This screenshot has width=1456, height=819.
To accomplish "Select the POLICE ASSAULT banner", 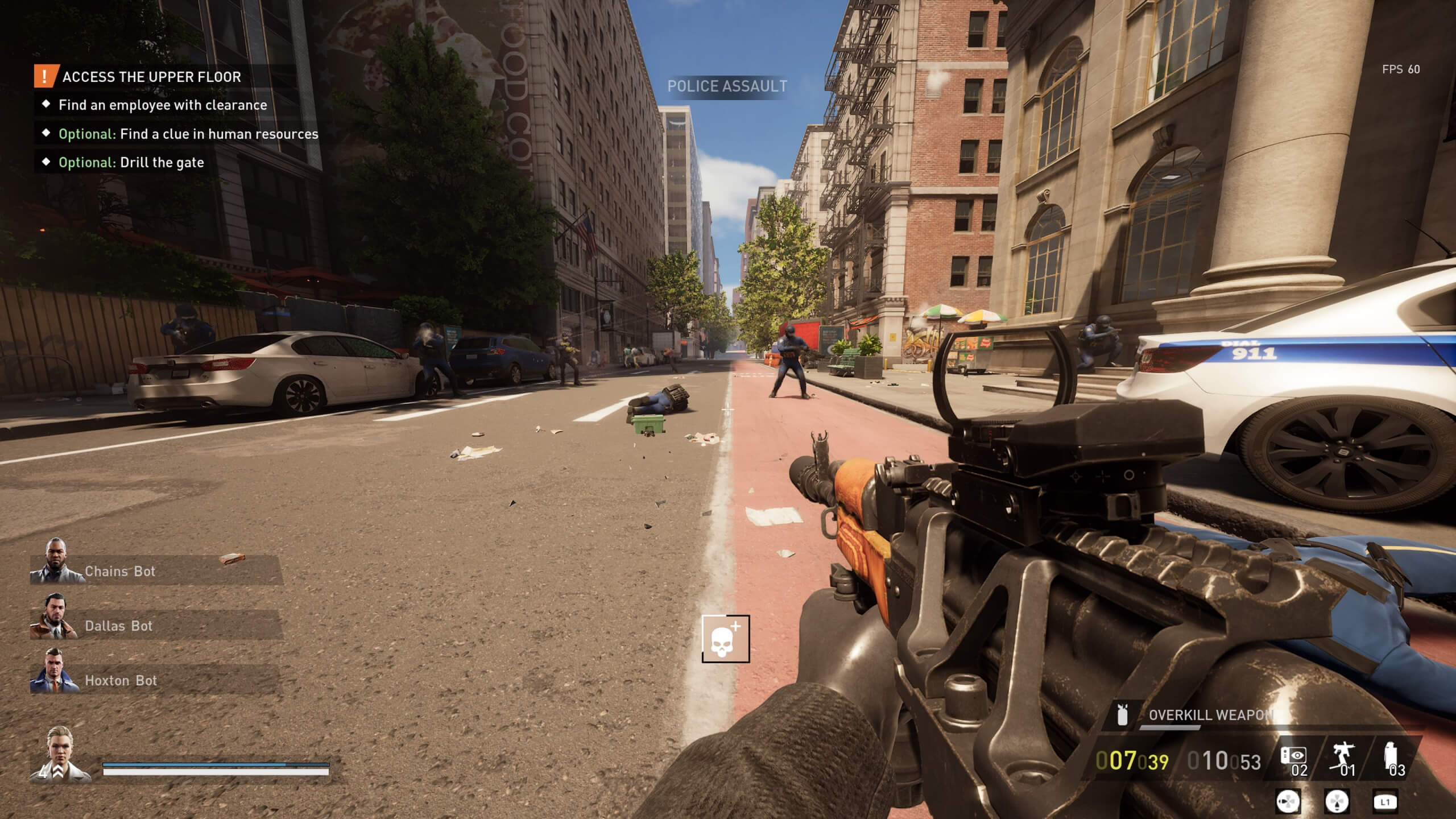I will pyautogui.click(x=728, y=86).
